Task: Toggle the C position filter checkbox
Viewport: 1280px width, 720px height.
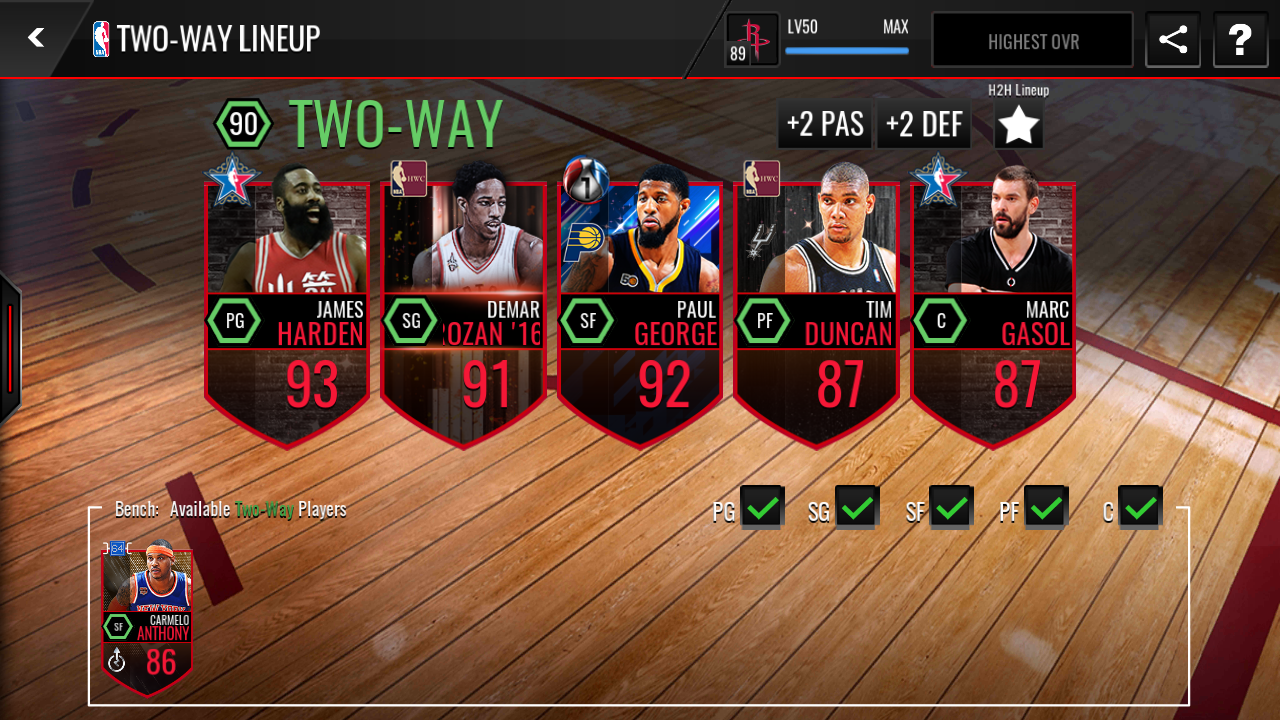Action: tap(1139, 508)
